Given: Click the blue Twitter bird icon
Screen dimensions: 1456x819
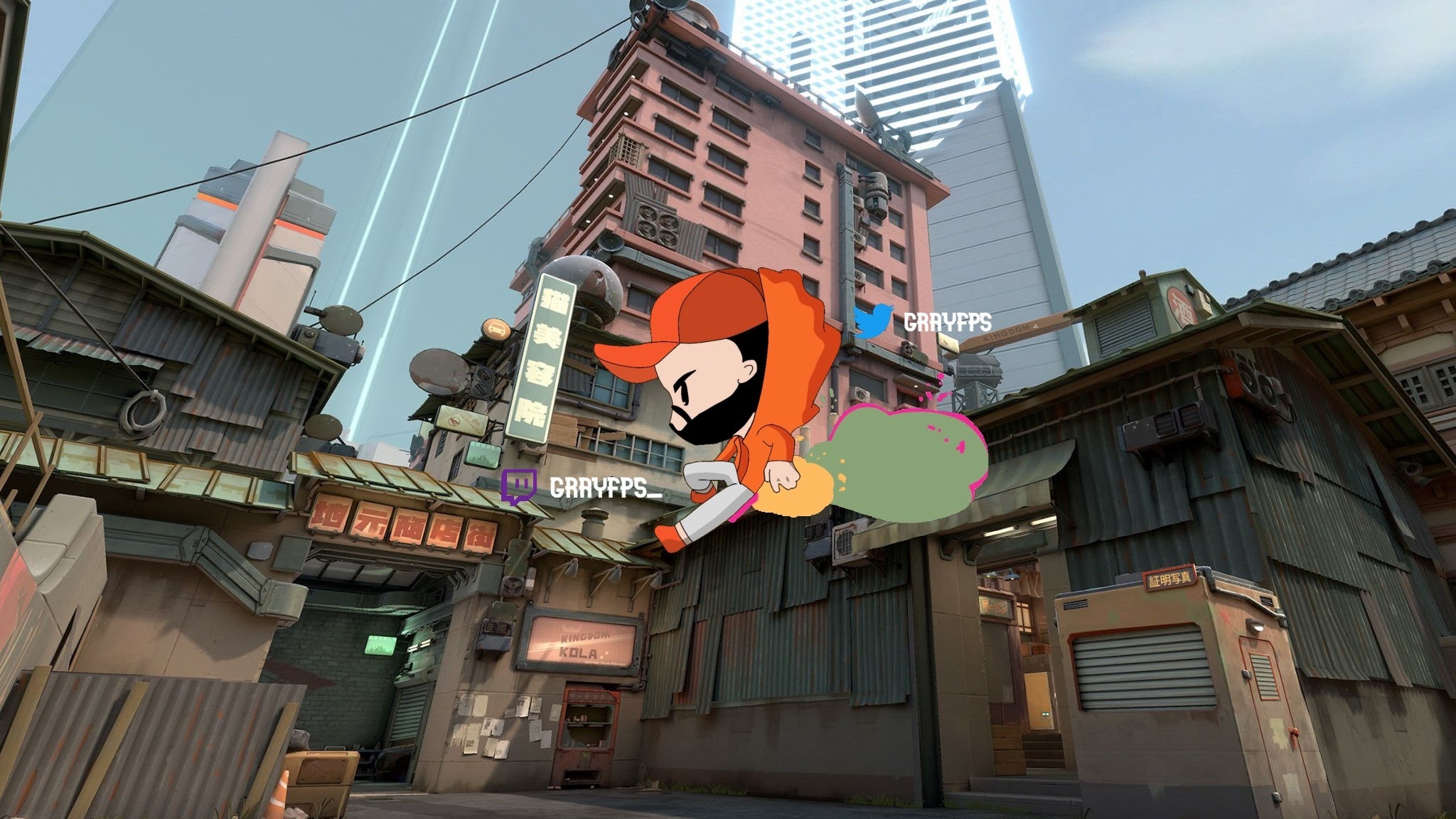Looking at the screenshot, I should point(874,321).
